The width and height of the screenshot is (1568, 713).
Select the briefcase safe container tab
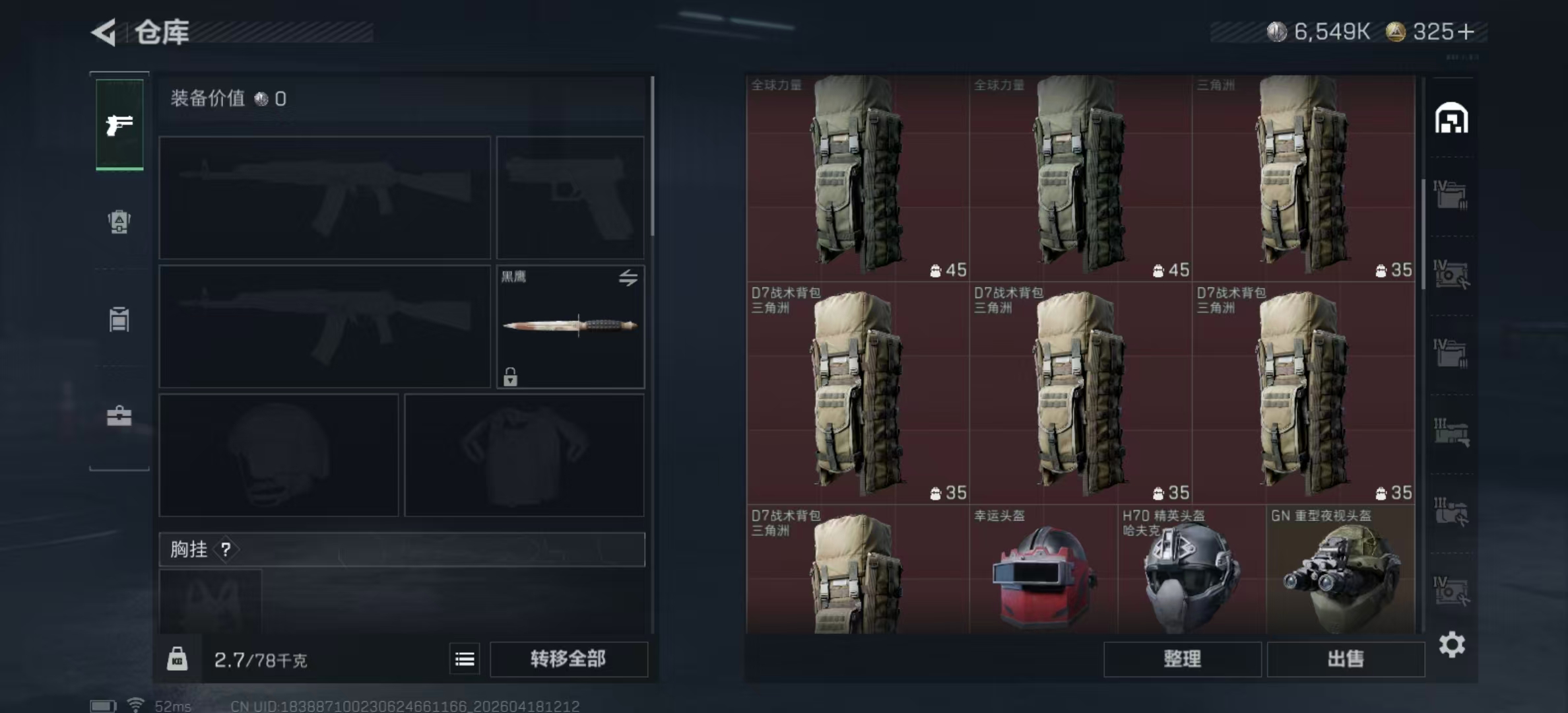tap(119, 417)
